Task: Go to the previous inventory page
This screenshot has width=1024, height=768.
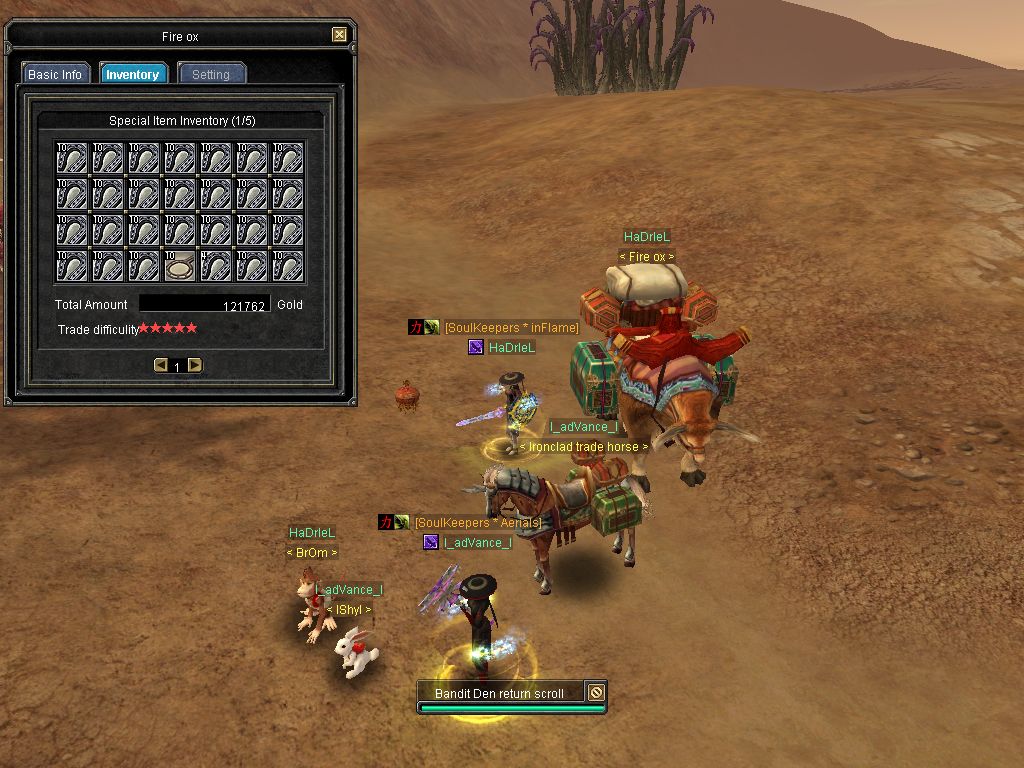Action: tap(160, 365)
